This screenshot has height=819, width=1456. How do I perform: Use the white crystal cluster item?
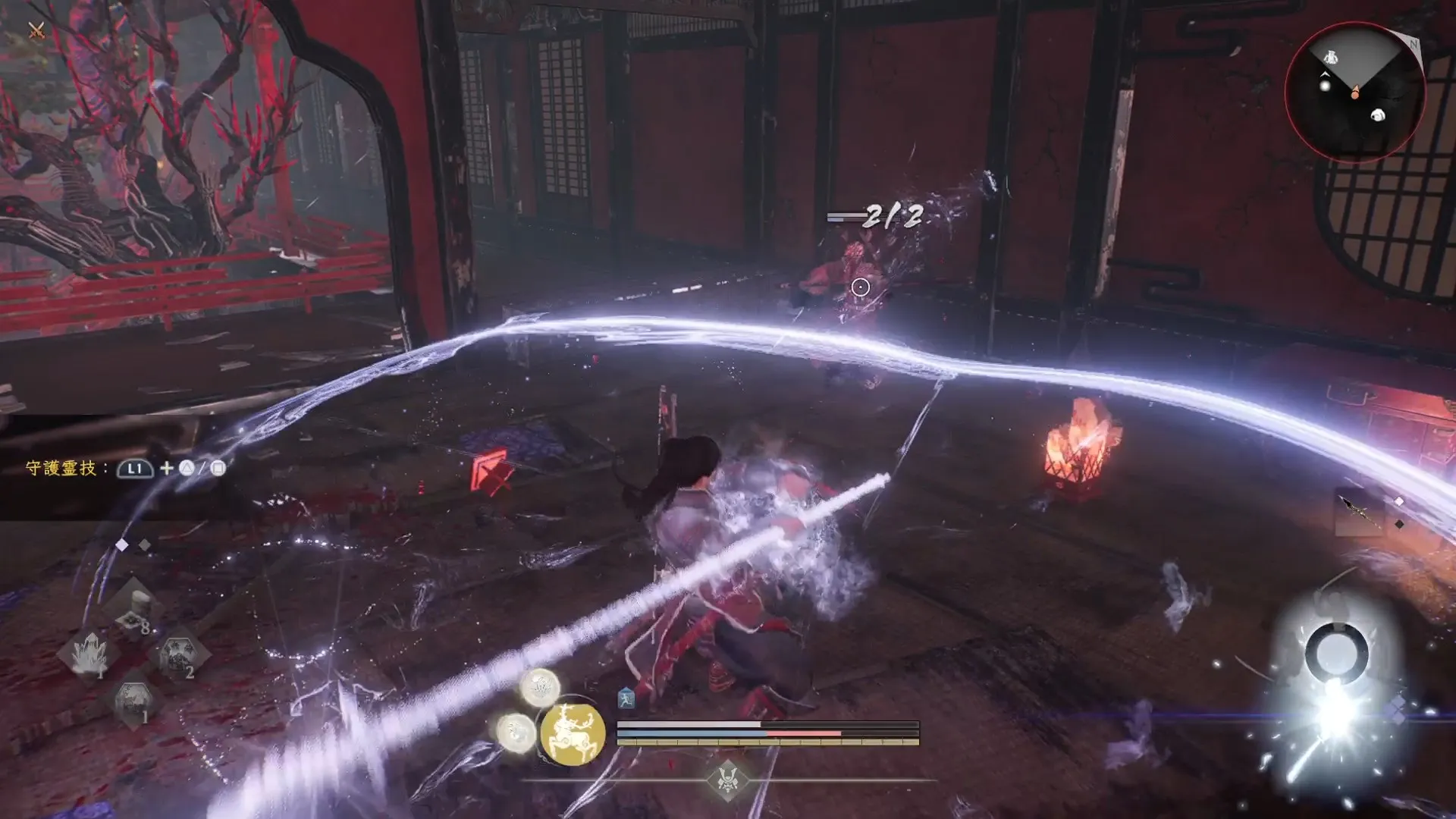90,653
